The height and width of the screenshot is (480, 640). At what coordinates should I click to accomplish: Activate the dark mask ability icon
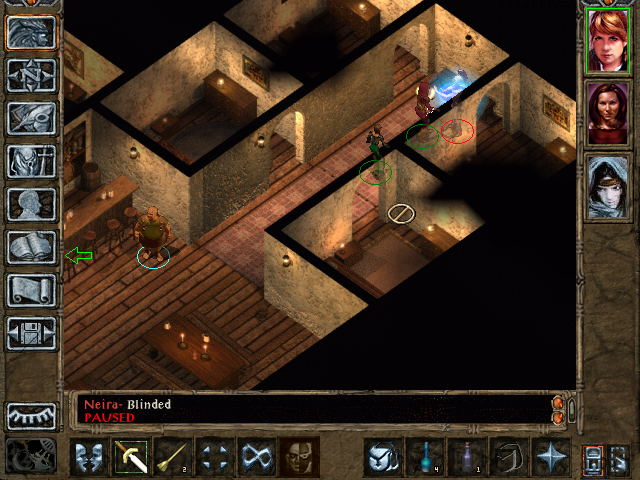click(298, 457)
